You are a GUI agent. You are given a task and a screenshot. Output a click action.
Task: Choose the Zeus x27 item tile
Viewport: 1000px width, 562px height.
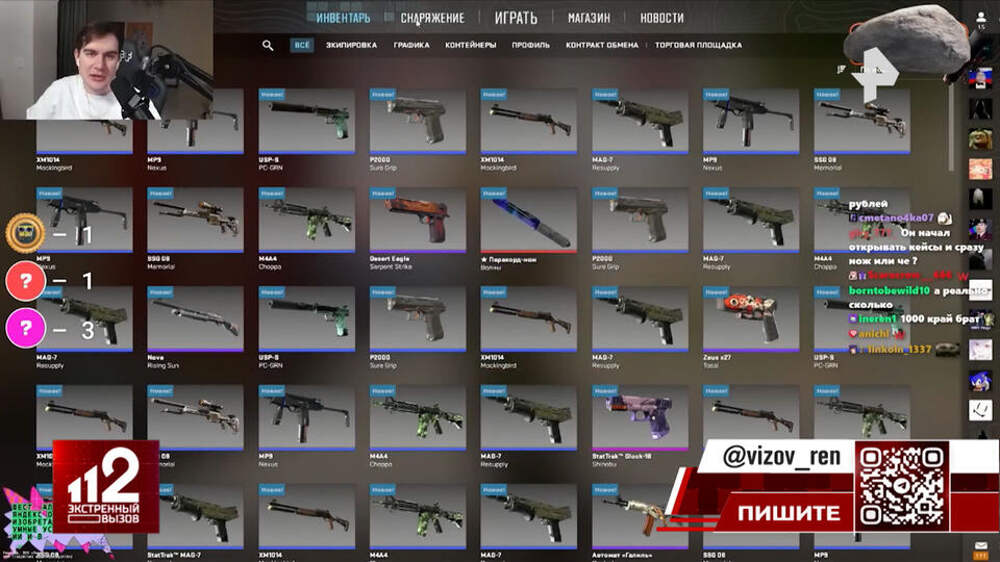pos(750,318)
